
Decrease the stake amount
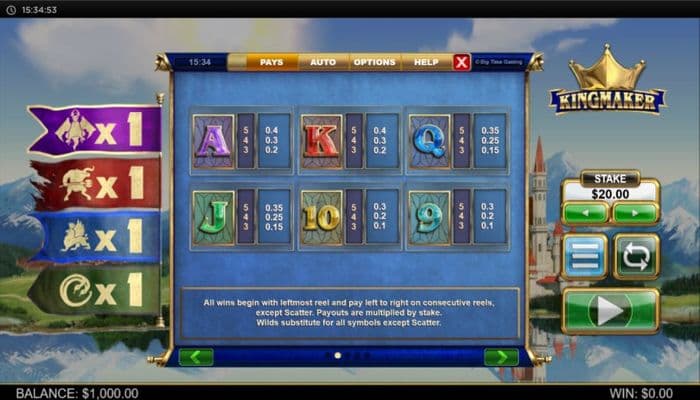[x=585, y=213]
